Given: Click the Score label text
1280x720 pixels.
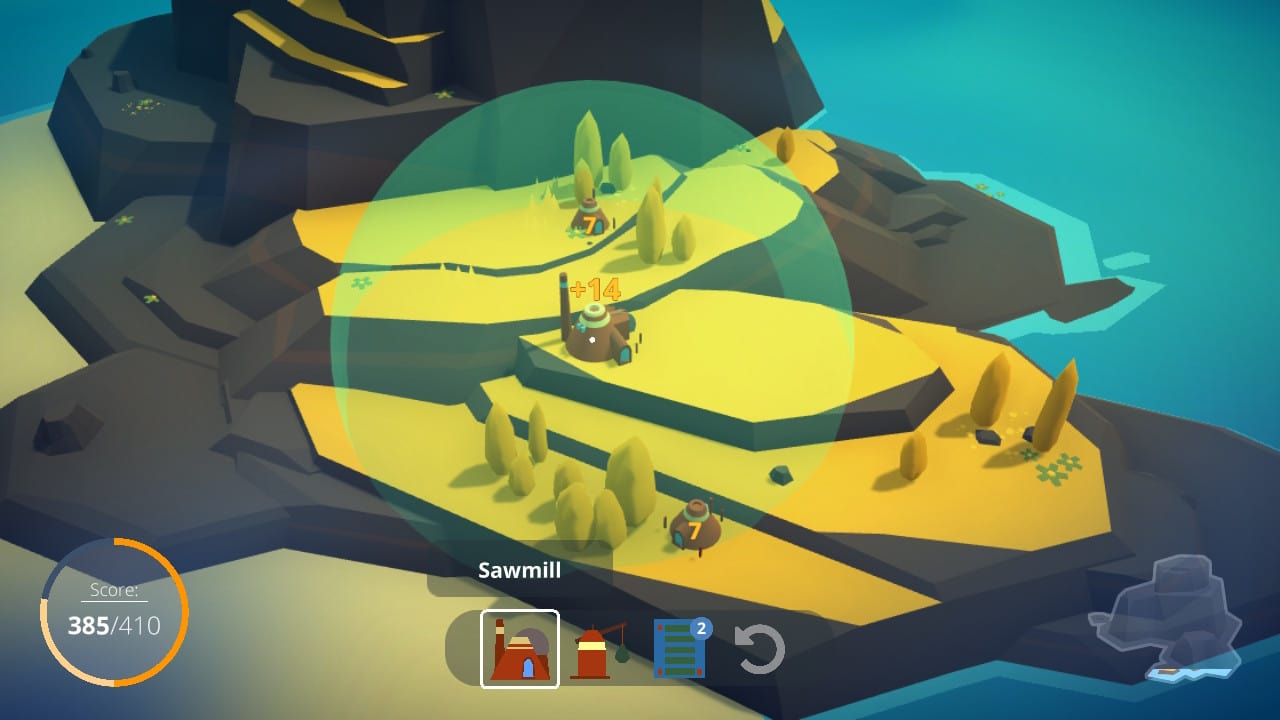Looking at the screenshot, I should [114, 589].
